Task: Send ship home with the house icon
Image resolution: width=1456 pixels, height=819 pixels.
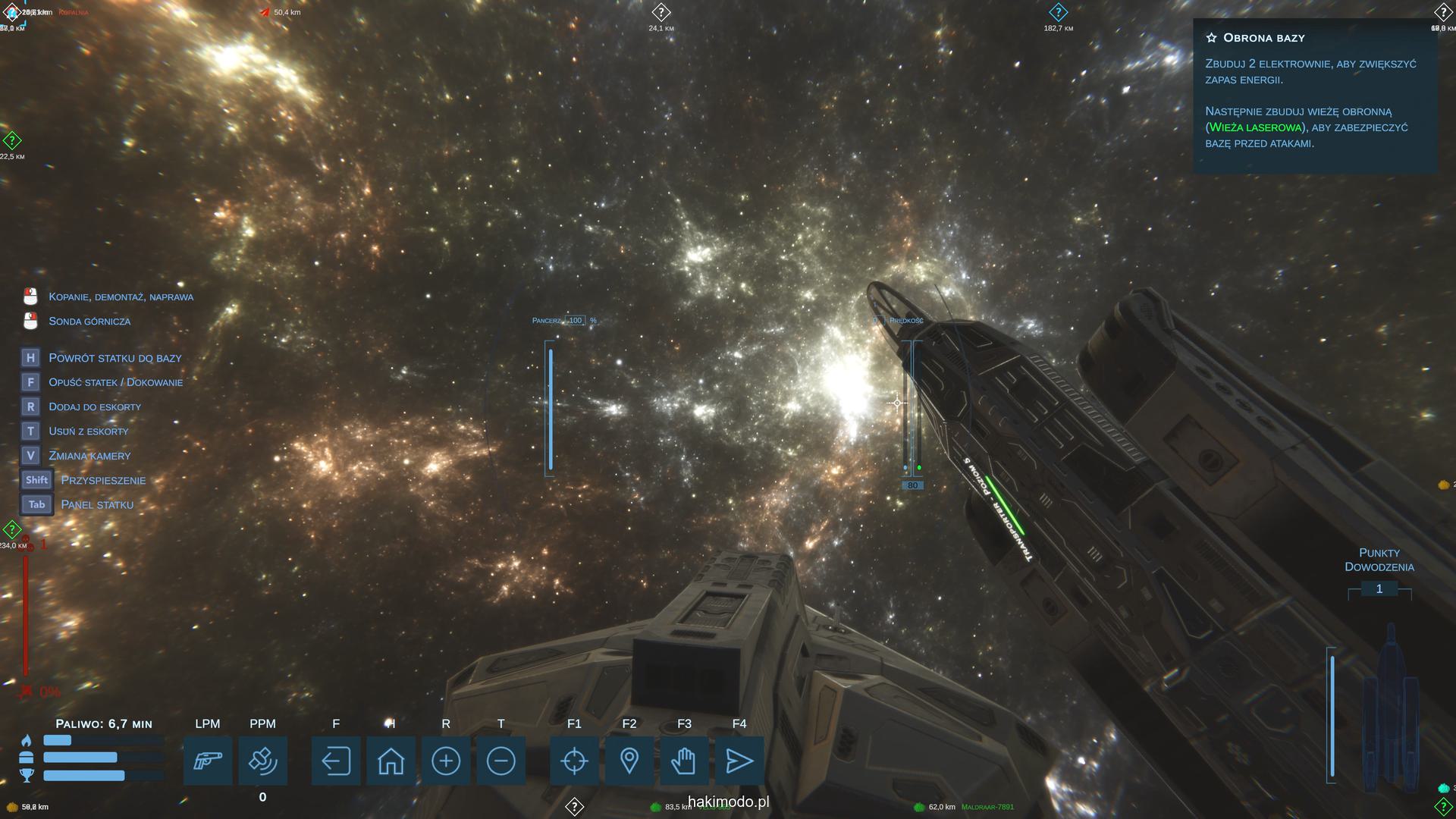Action: click(391, 761)
